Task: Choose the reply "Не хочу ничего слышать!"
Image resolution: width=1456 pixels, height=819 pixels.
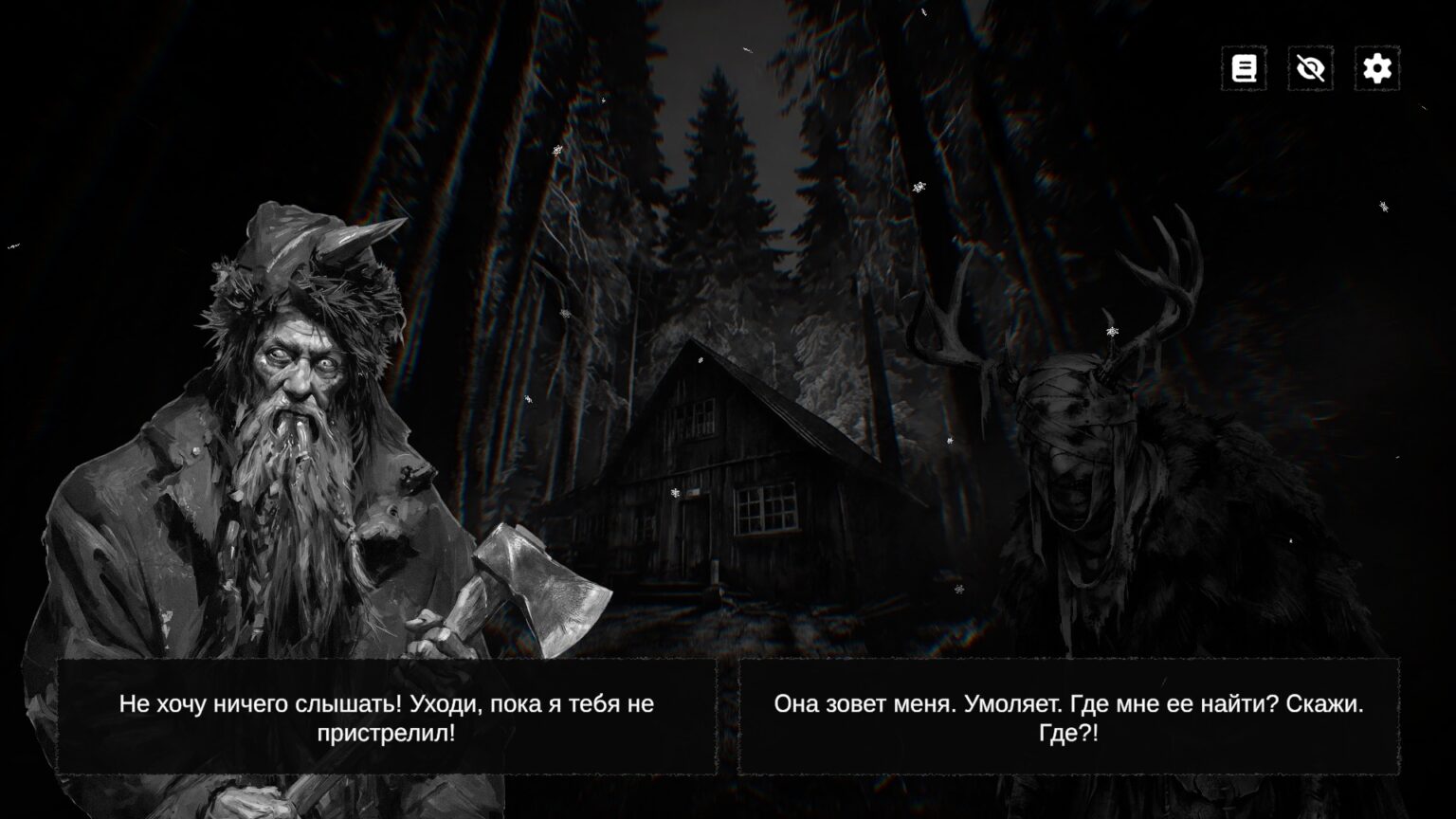Action: tap(387, 718)
